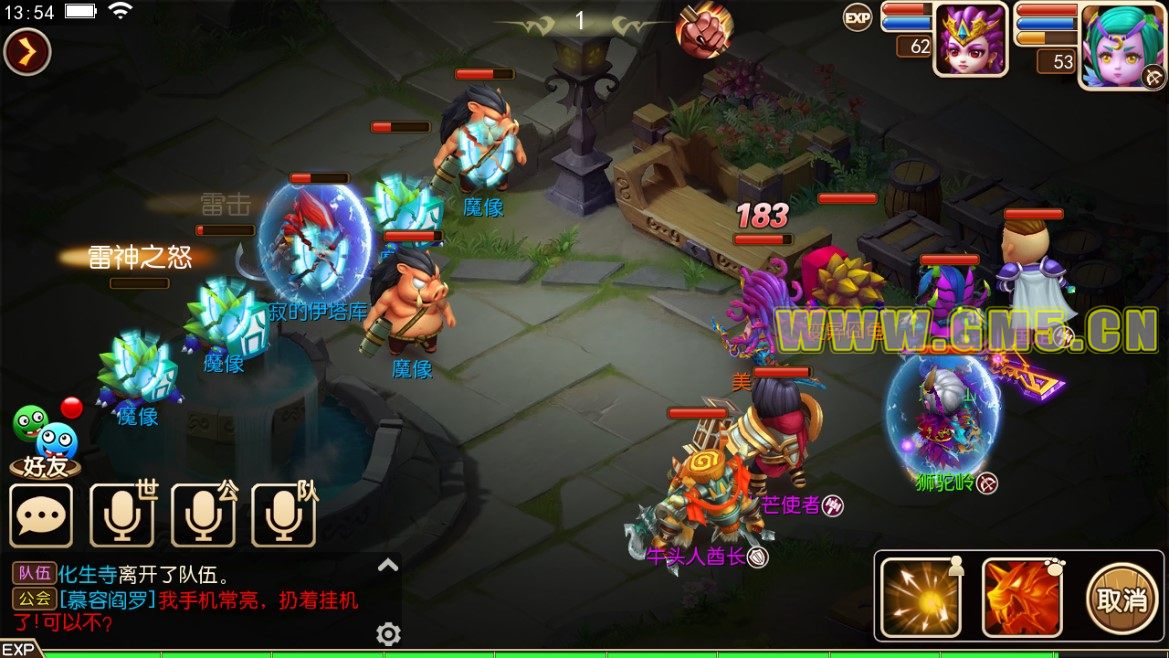
Task: Expand the chat log with the up arrow
Action: click(388, 566)
